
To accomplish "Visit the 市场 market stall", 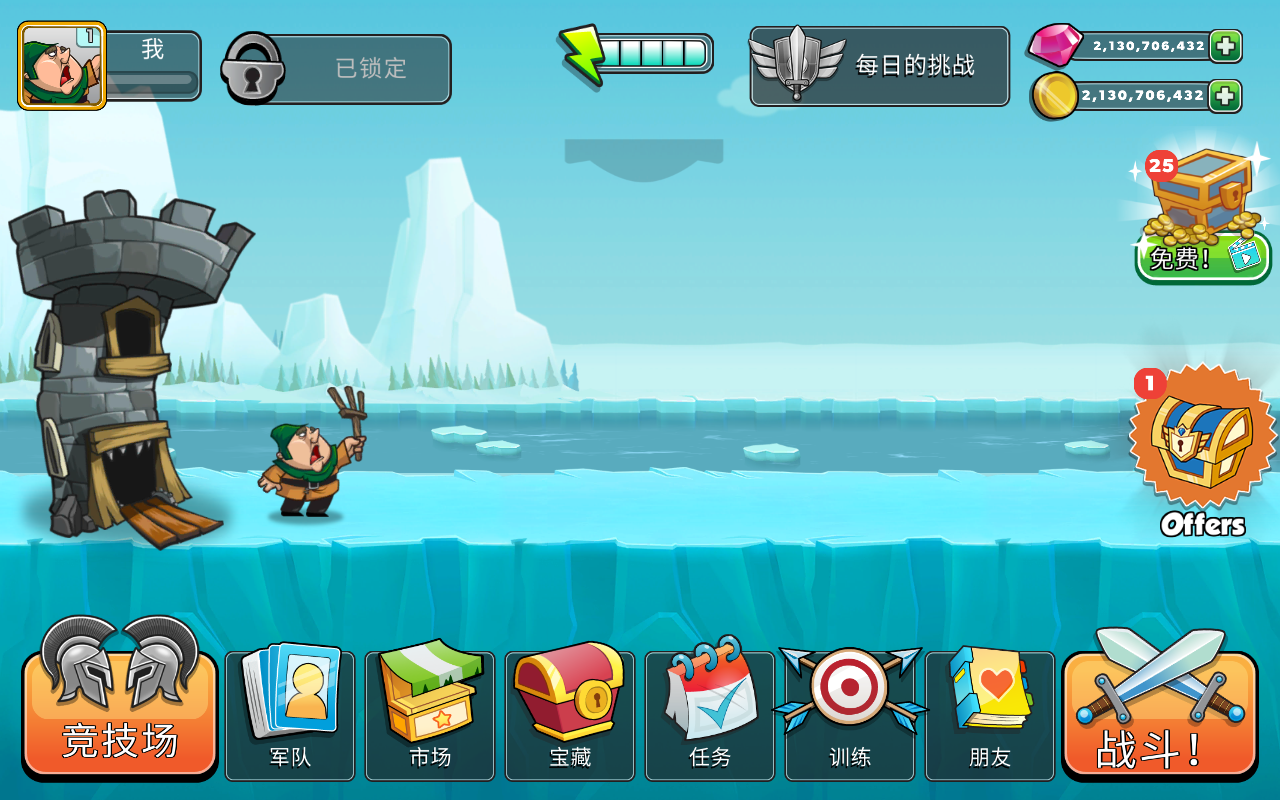I will coord(429,712).
